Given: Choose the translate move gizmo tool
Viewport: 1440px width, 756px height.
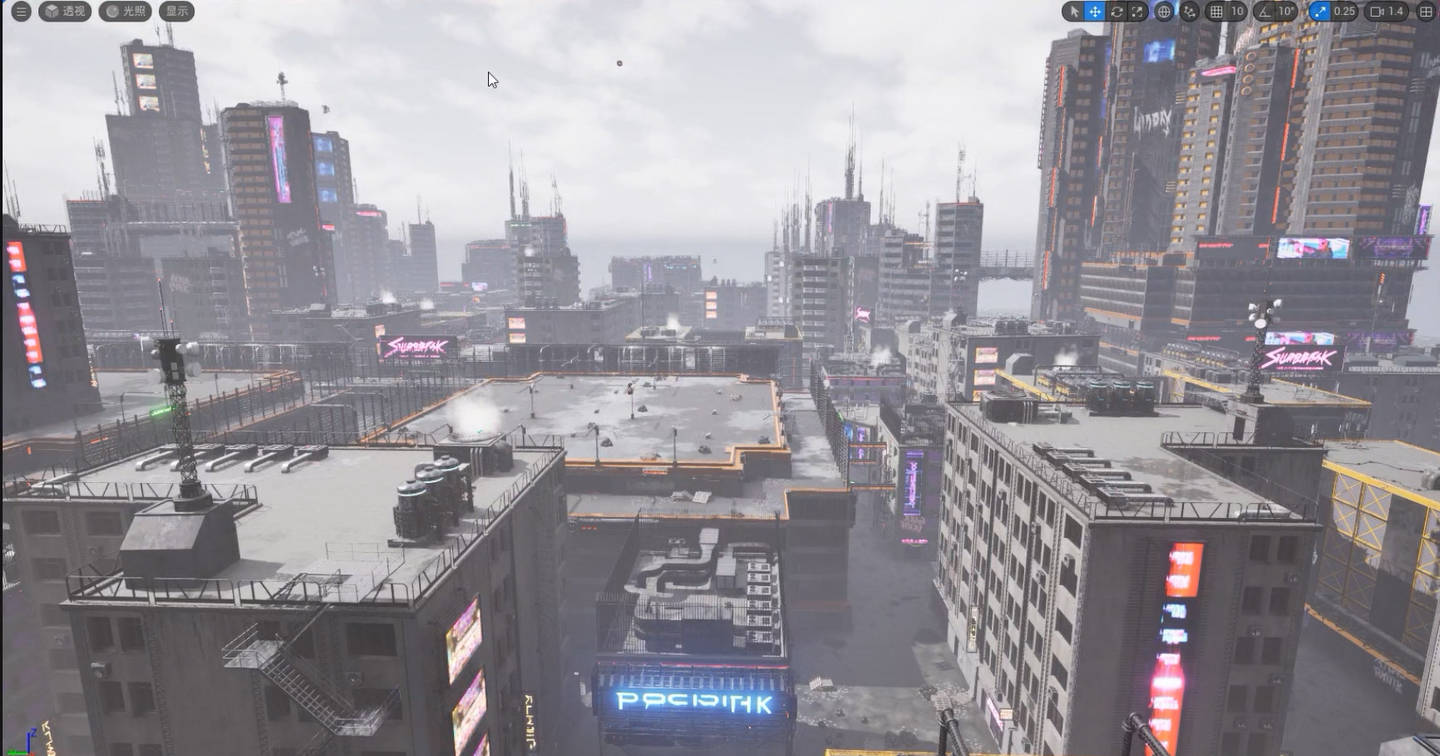Looking at the screenshot, I should pyautogui.click(x=1095, y=11).
